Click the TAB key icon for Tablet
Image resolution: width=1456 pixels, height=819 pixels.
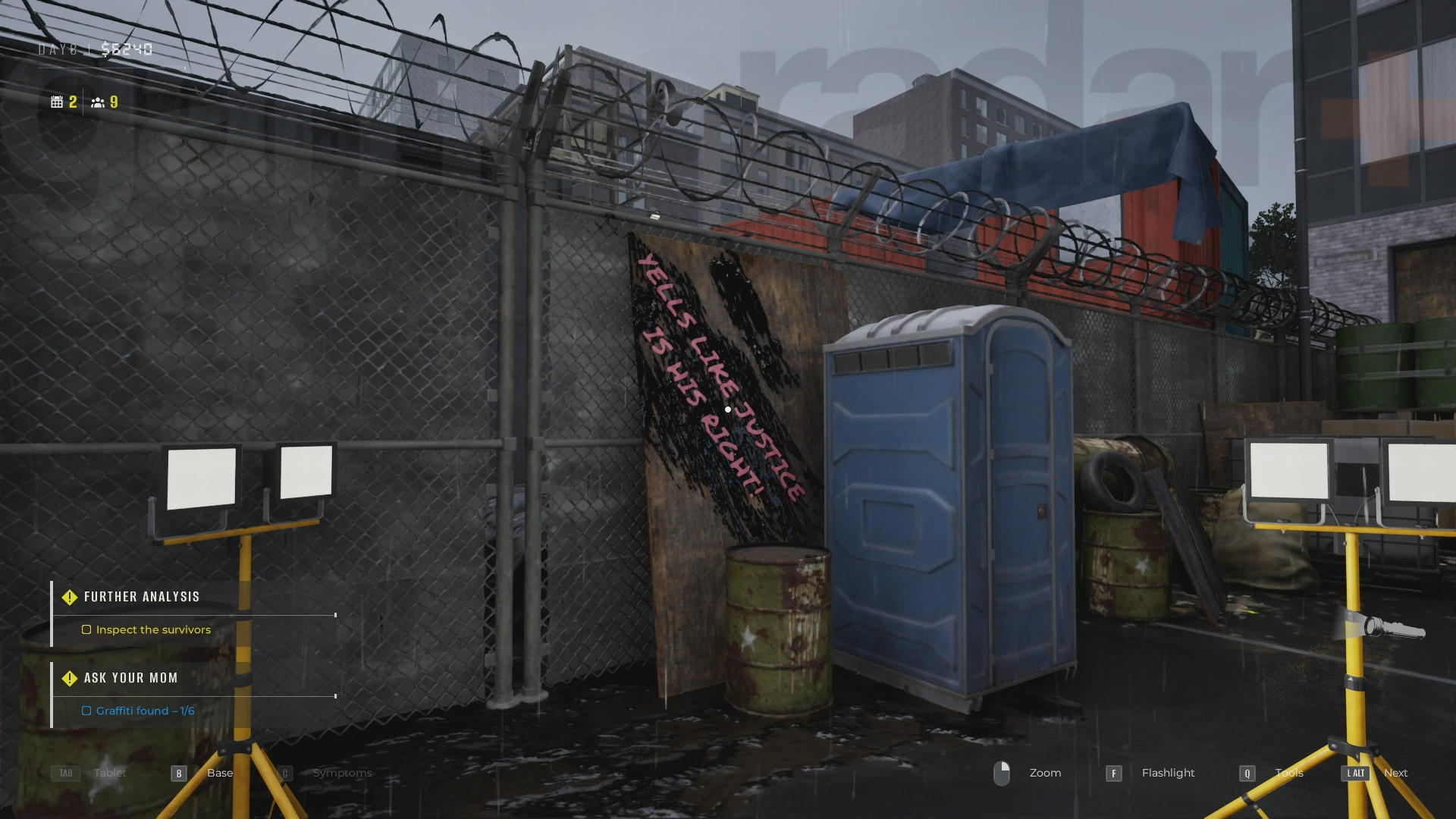pos(65,773)
